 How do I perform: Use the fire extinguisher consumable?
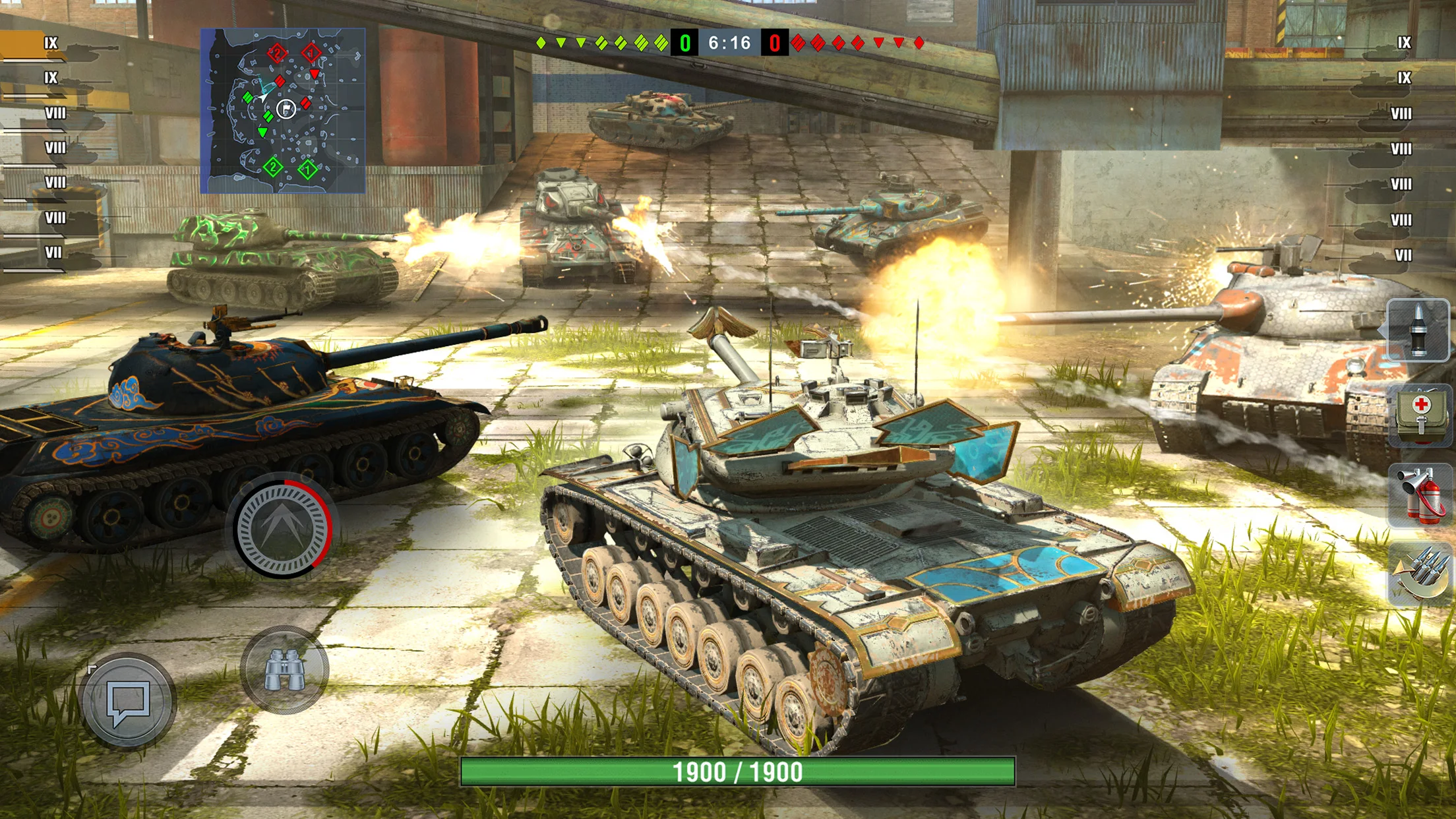click(x=1420, y=495)
